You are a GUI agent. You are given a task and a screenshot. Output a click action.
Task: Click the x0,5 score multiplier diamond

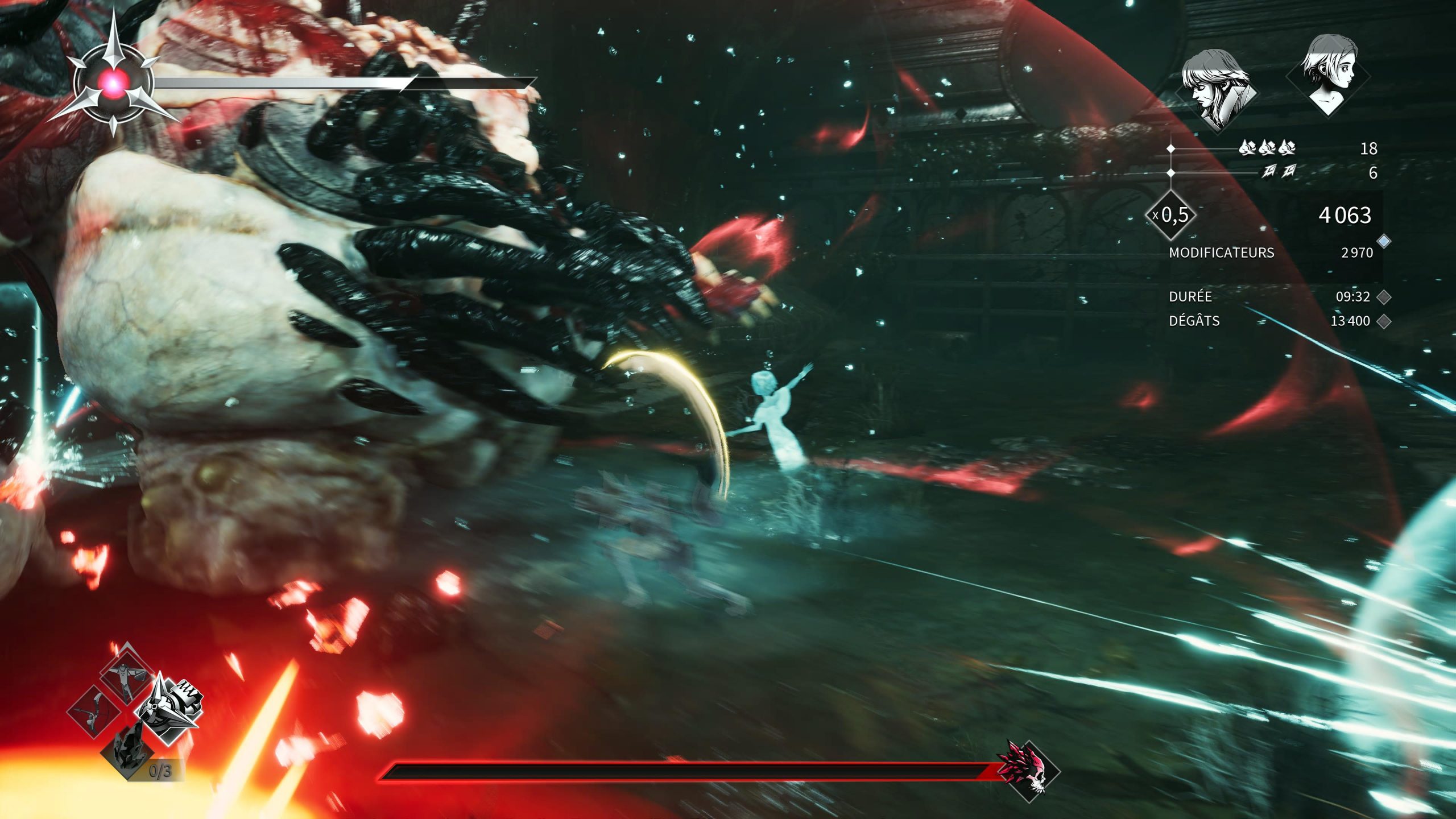click(x=1172, y=215)
